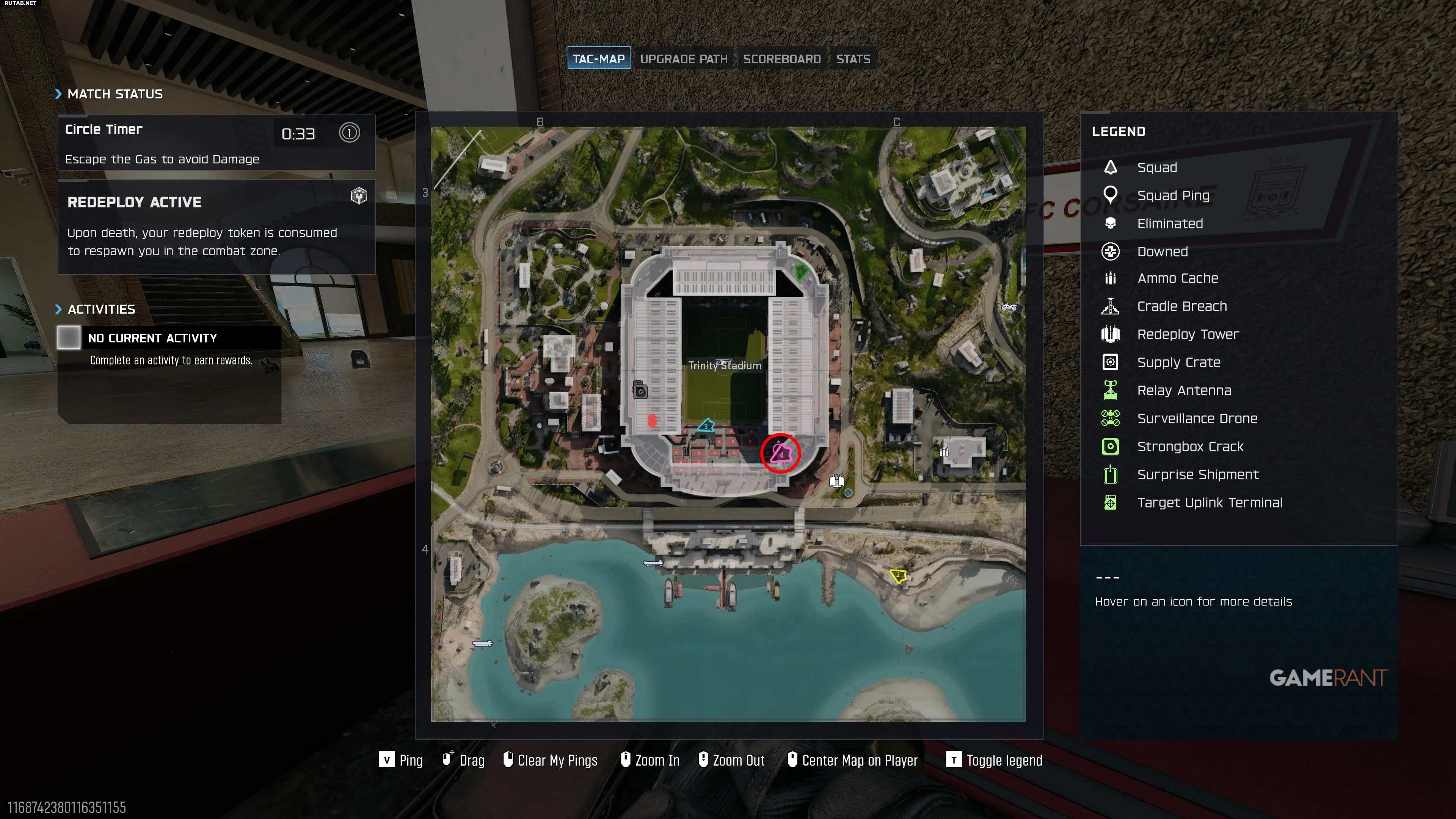Open the UPGRADE PATH tab
1456x819 pixels.
coord(683,59)
